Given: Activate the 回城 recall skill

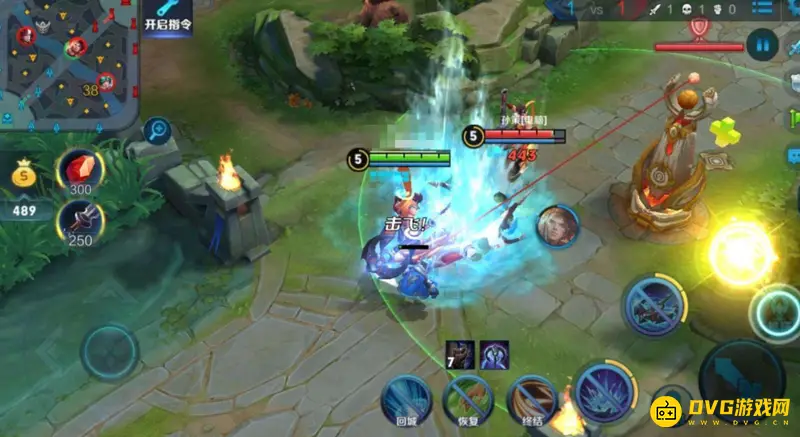Looking at the screenshot, I should 406,400.
